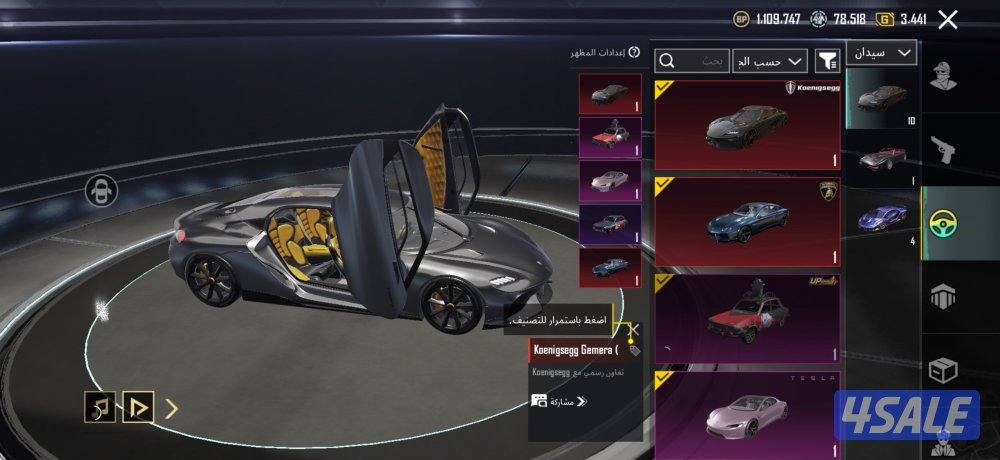Pick the pink Tesla Roadster card

pos(748,410)
